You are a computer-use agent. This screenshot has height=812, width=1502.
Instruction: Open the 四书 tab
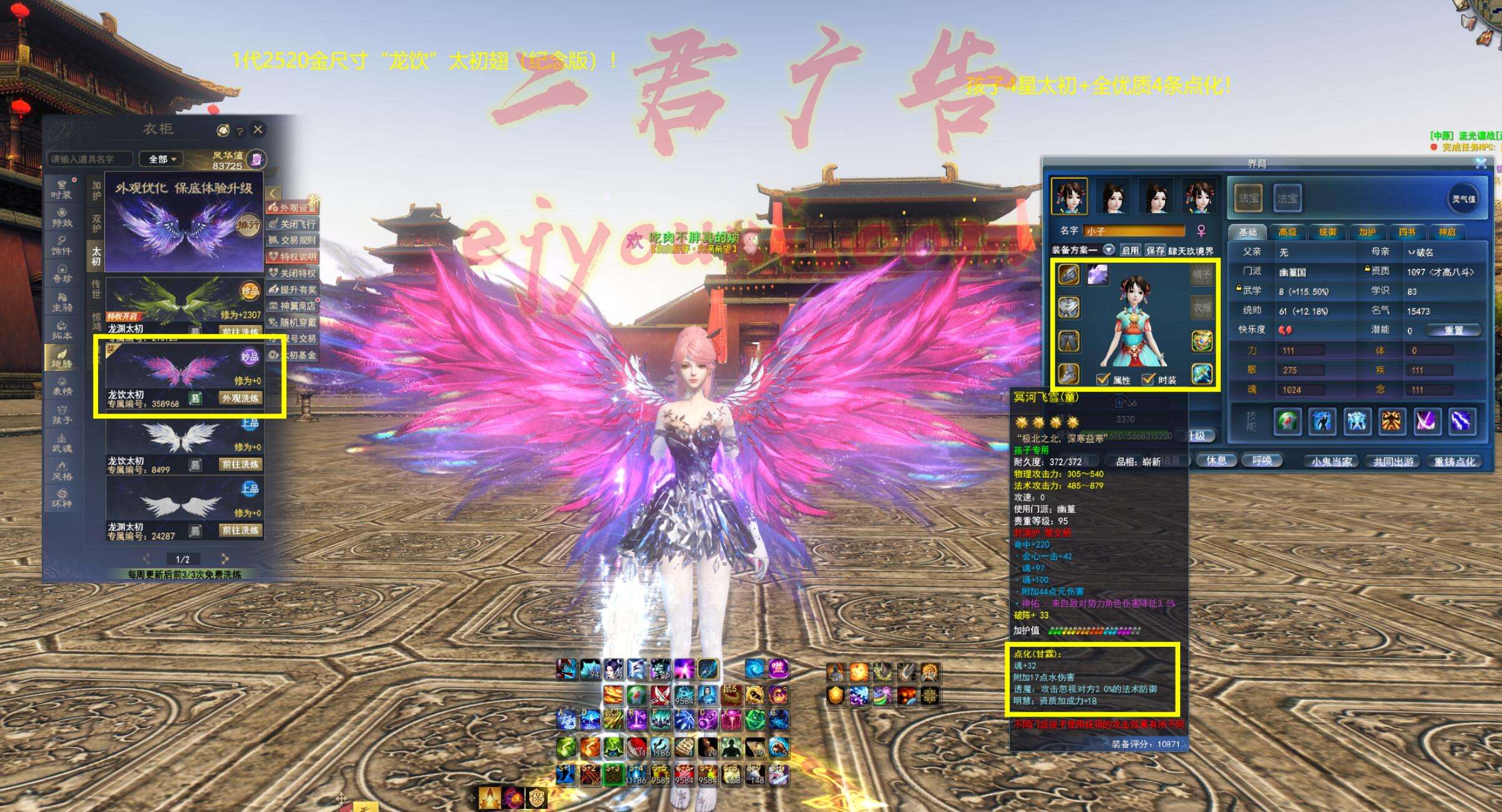click(x=1407, y=232)
